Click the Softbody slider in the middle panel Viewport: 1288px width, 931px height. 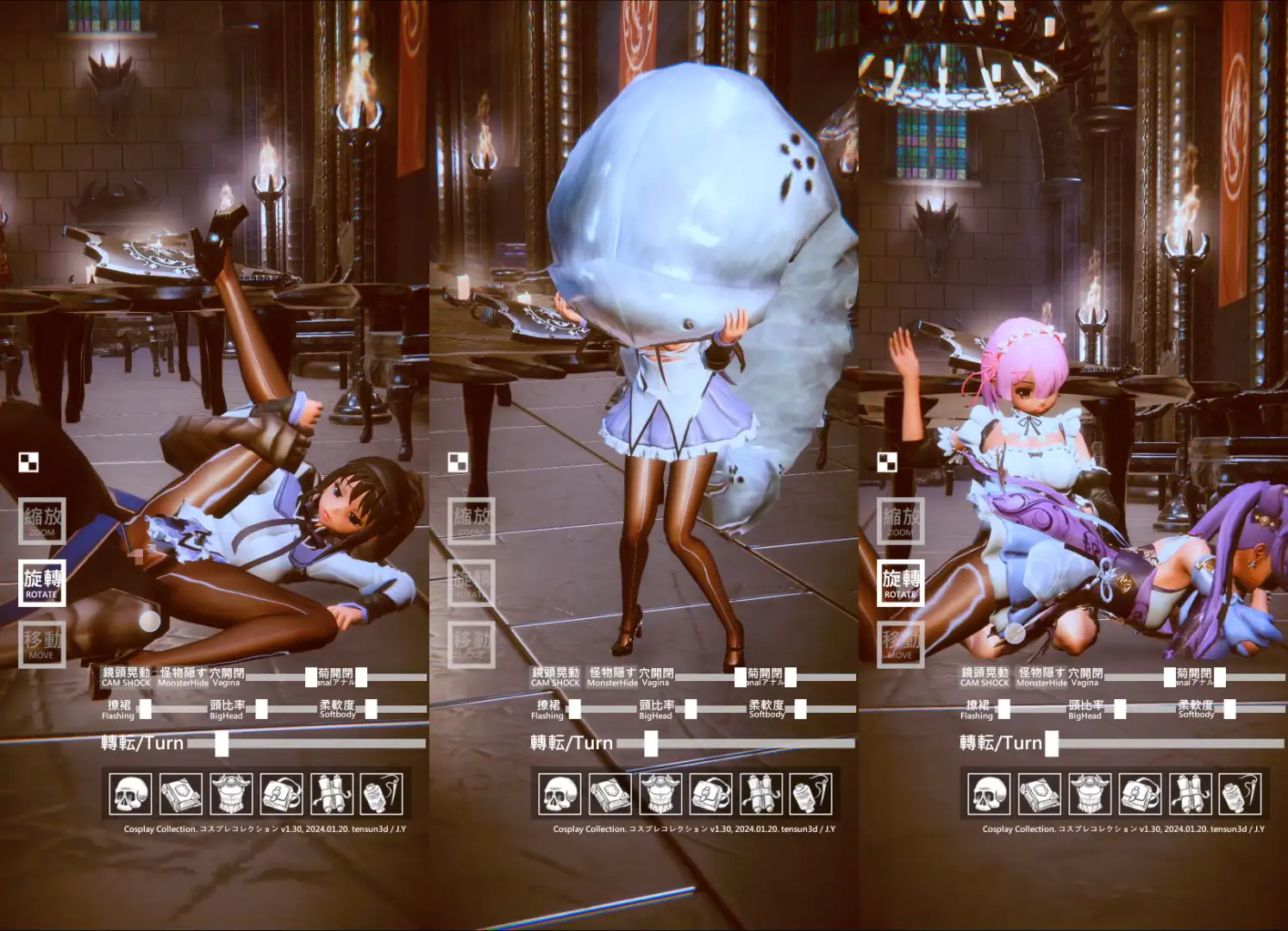[x=800, y=709]
